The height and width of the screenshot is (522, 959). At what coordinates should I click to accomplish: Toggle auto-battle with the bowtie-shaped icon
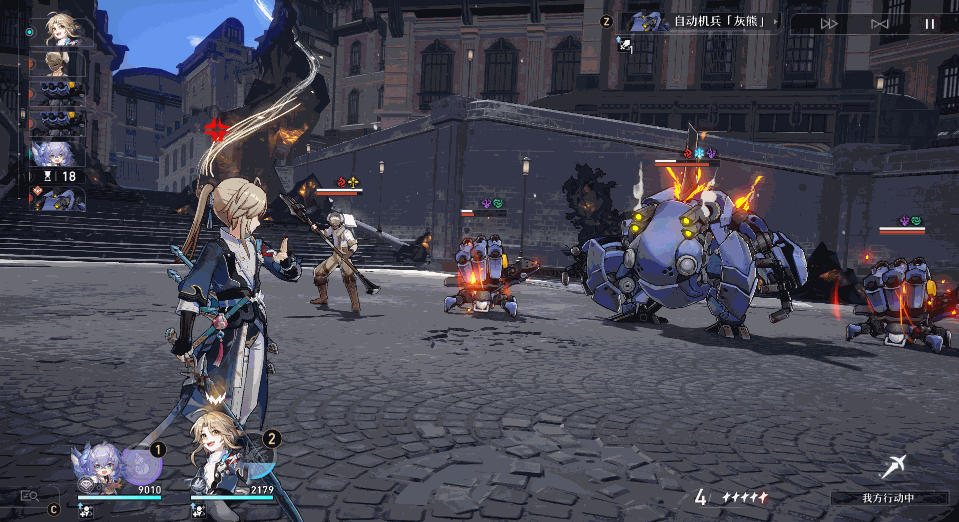point(880,23)
